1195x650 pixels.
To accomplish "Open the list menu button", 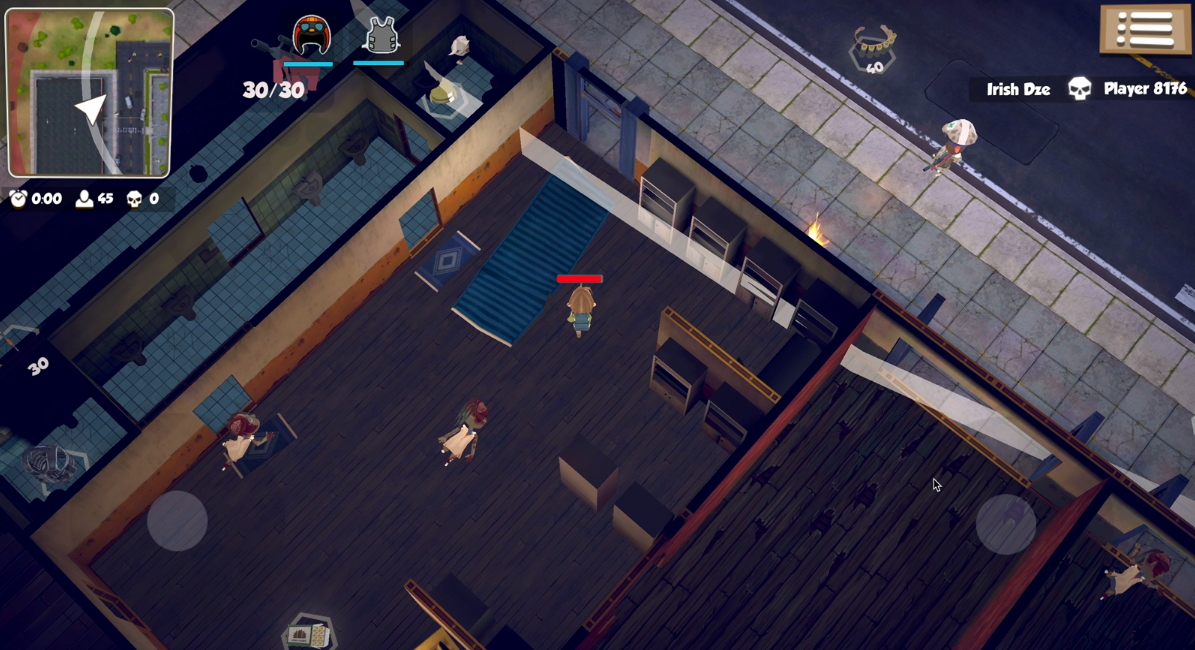I will 1146,28.
